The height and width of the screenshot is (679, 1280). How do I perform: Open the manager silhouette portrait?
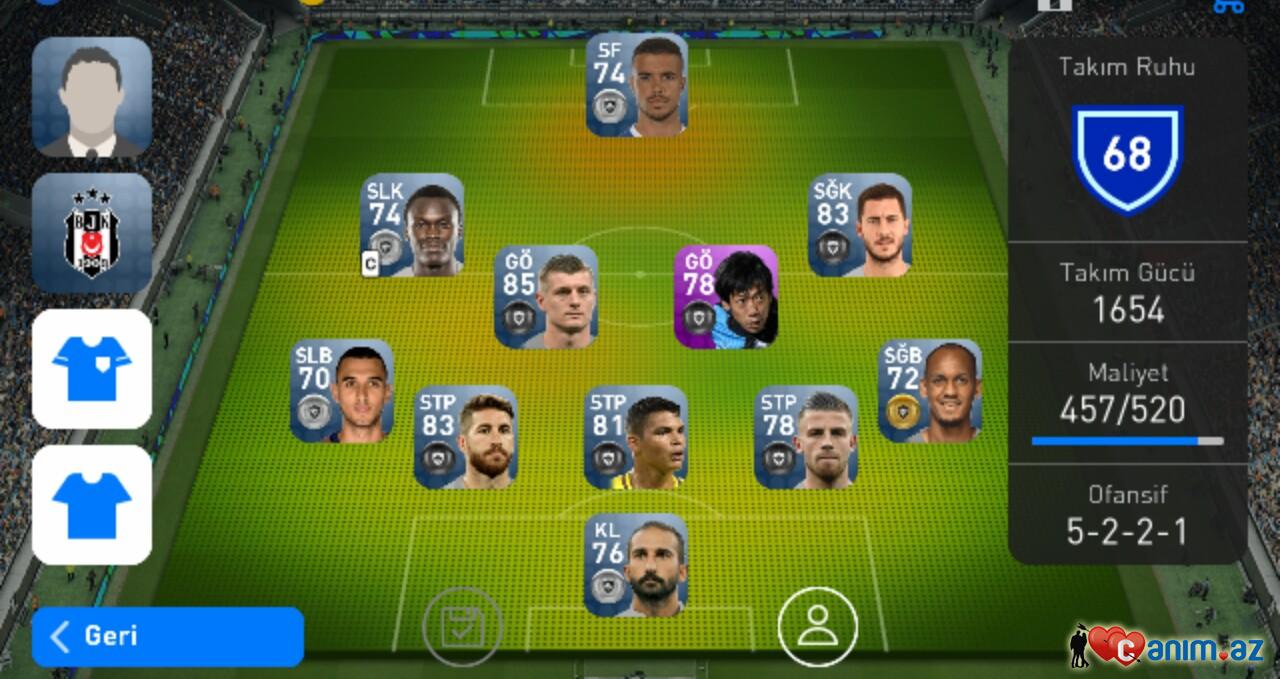coord(92,97)
